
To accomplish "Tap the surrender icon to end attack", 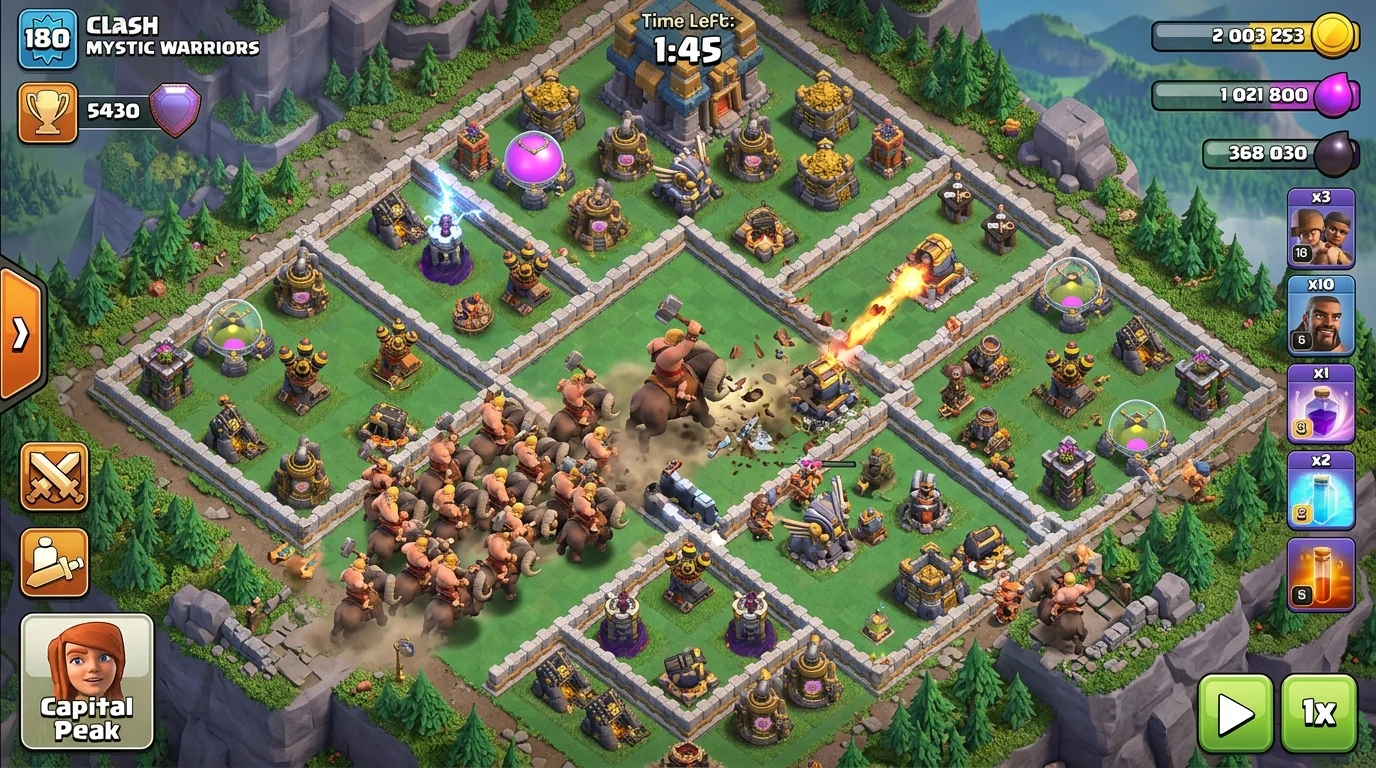I will 53,564.
